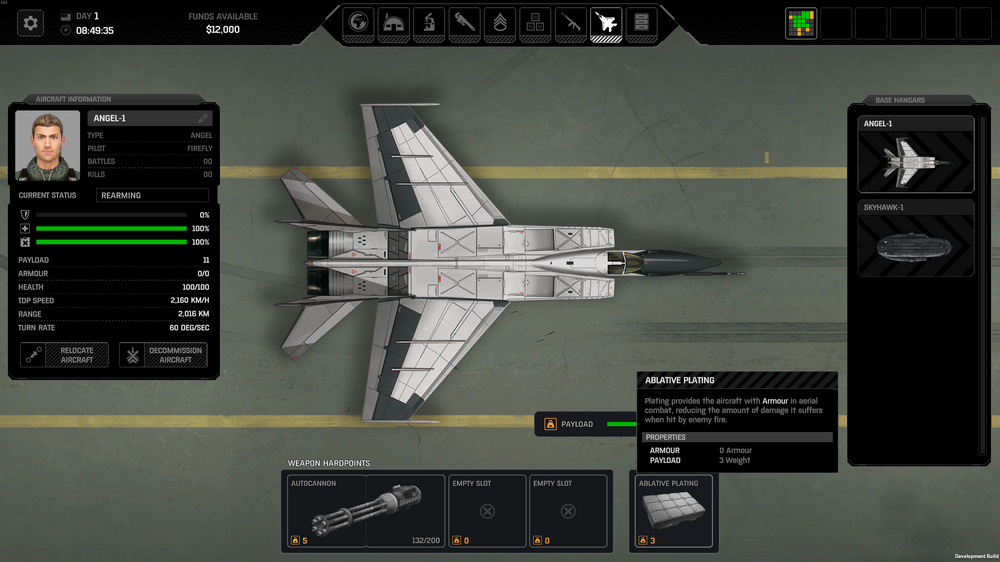Decommission the aircraft

[x=163, y=355]
